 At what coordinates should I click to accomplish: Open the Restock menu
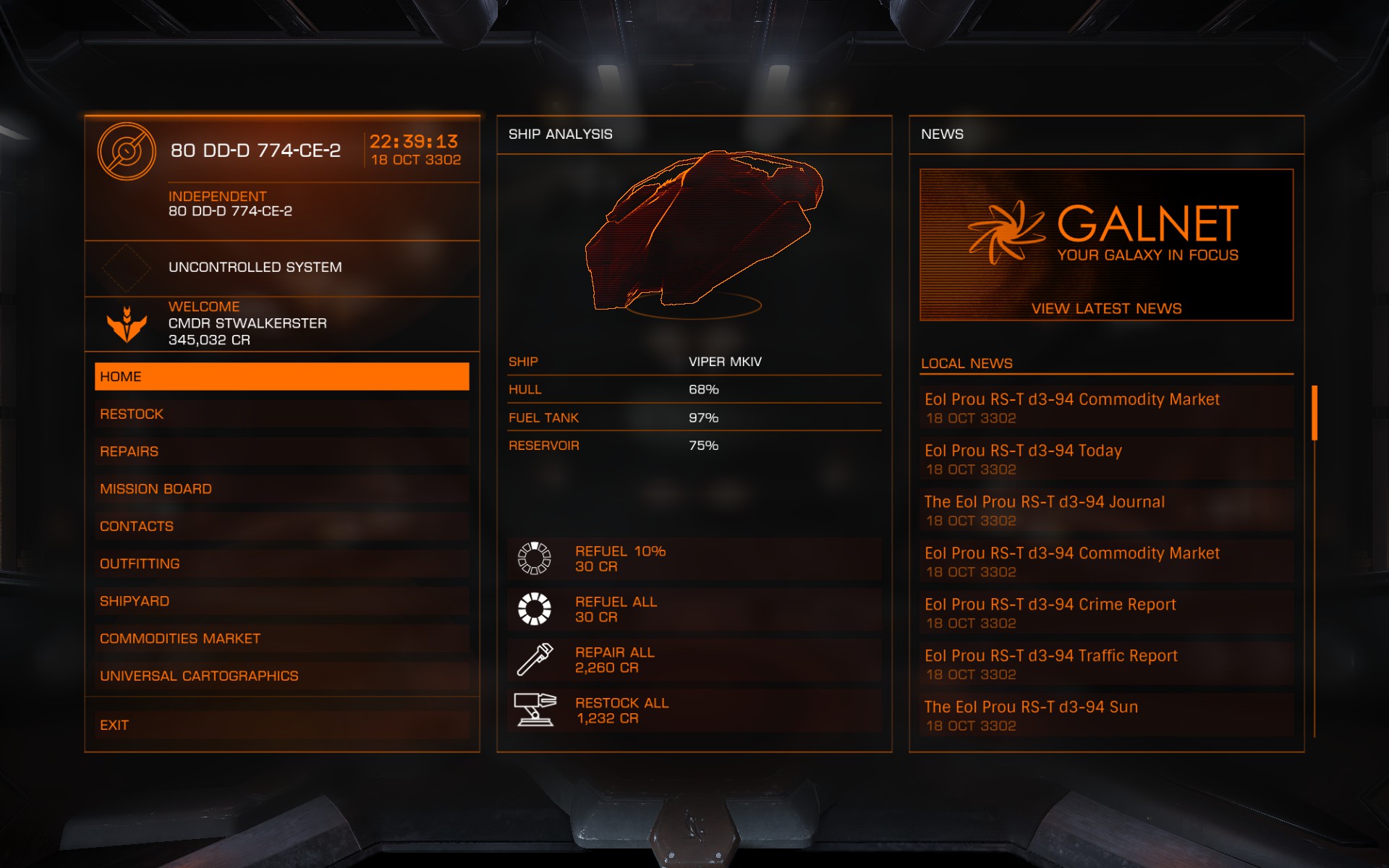click(x=281, y=414)
